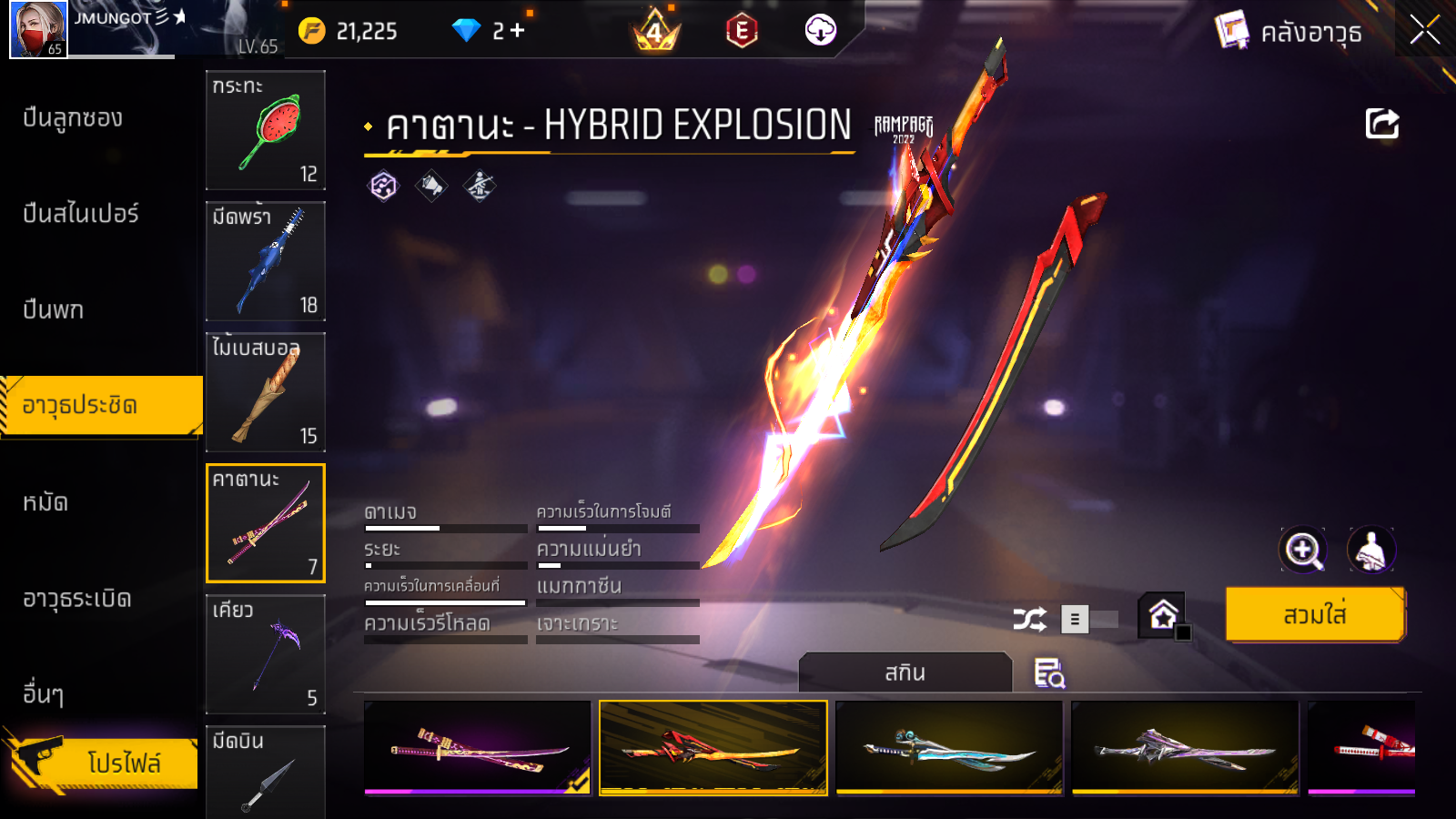The image size is (1456, 819).
Task: Open the skin search filter icon
Action: [1049, 673]
